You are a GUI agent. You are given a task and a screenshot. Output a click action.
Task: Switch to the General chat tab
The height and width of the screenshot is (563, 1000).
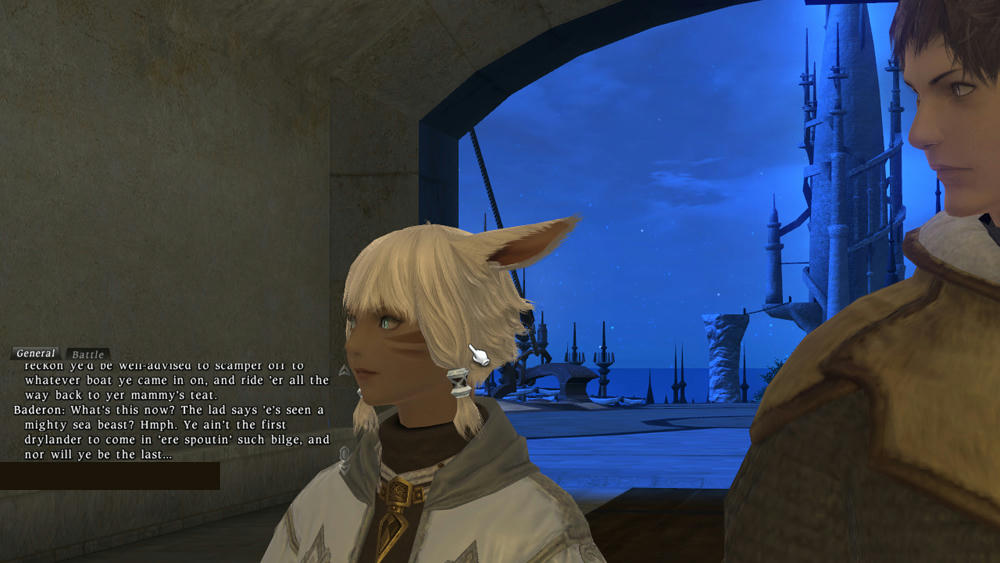coord(36,354)
